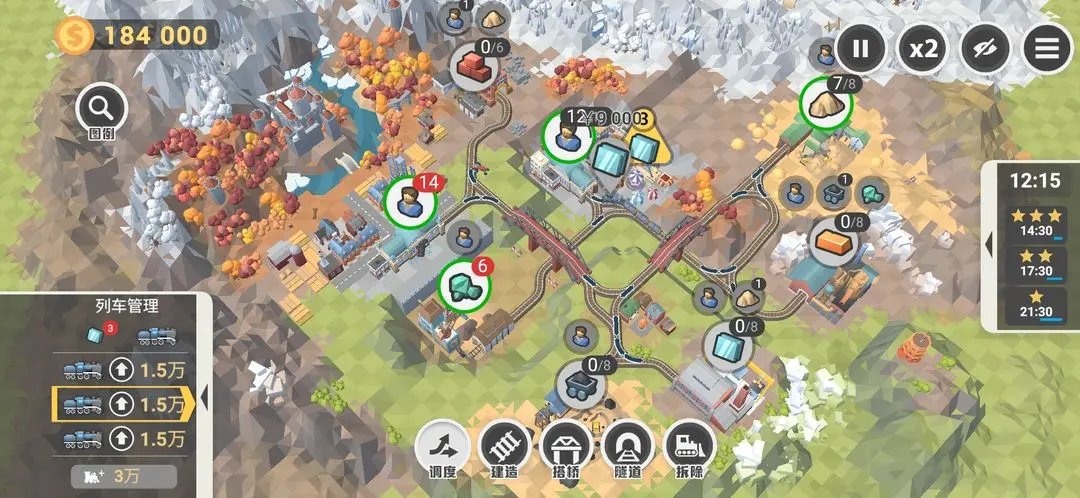Select the sand pile station showing 7/8
Viewport: 1080px width, 498px height.
(826, 102)
